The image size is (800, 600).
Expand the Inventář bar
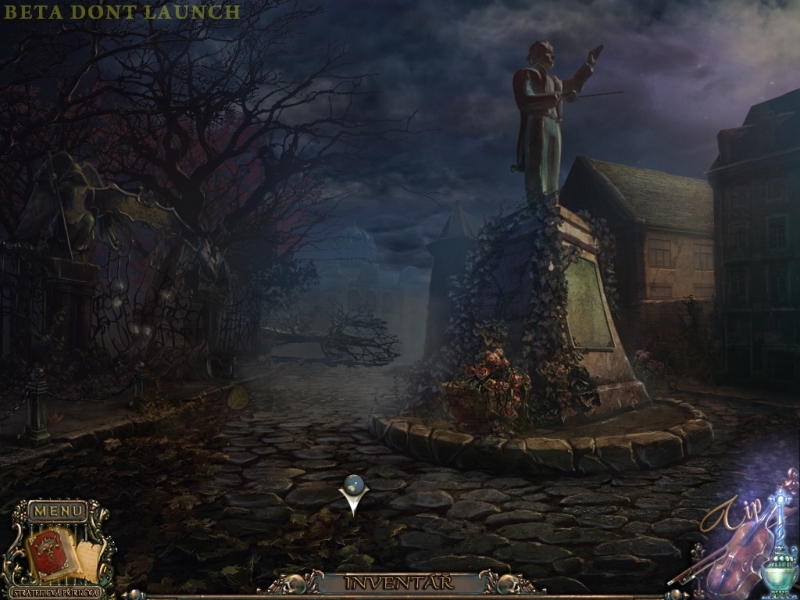[x=400, y=582]
